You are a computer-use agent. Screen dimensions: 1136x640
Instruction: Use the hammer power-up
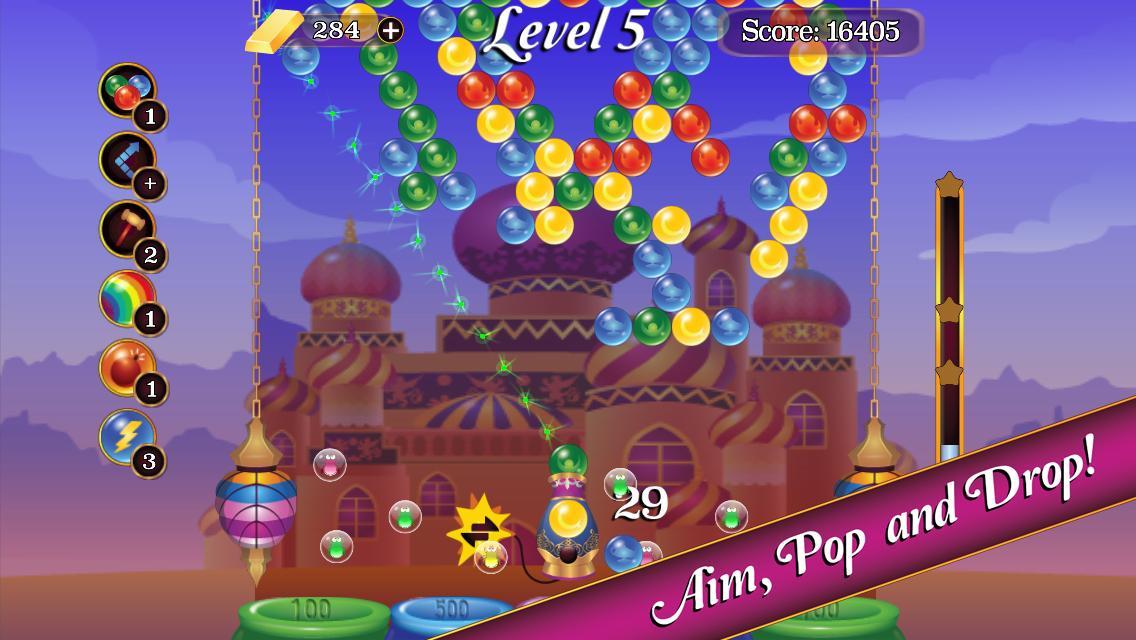click(127, 230)
